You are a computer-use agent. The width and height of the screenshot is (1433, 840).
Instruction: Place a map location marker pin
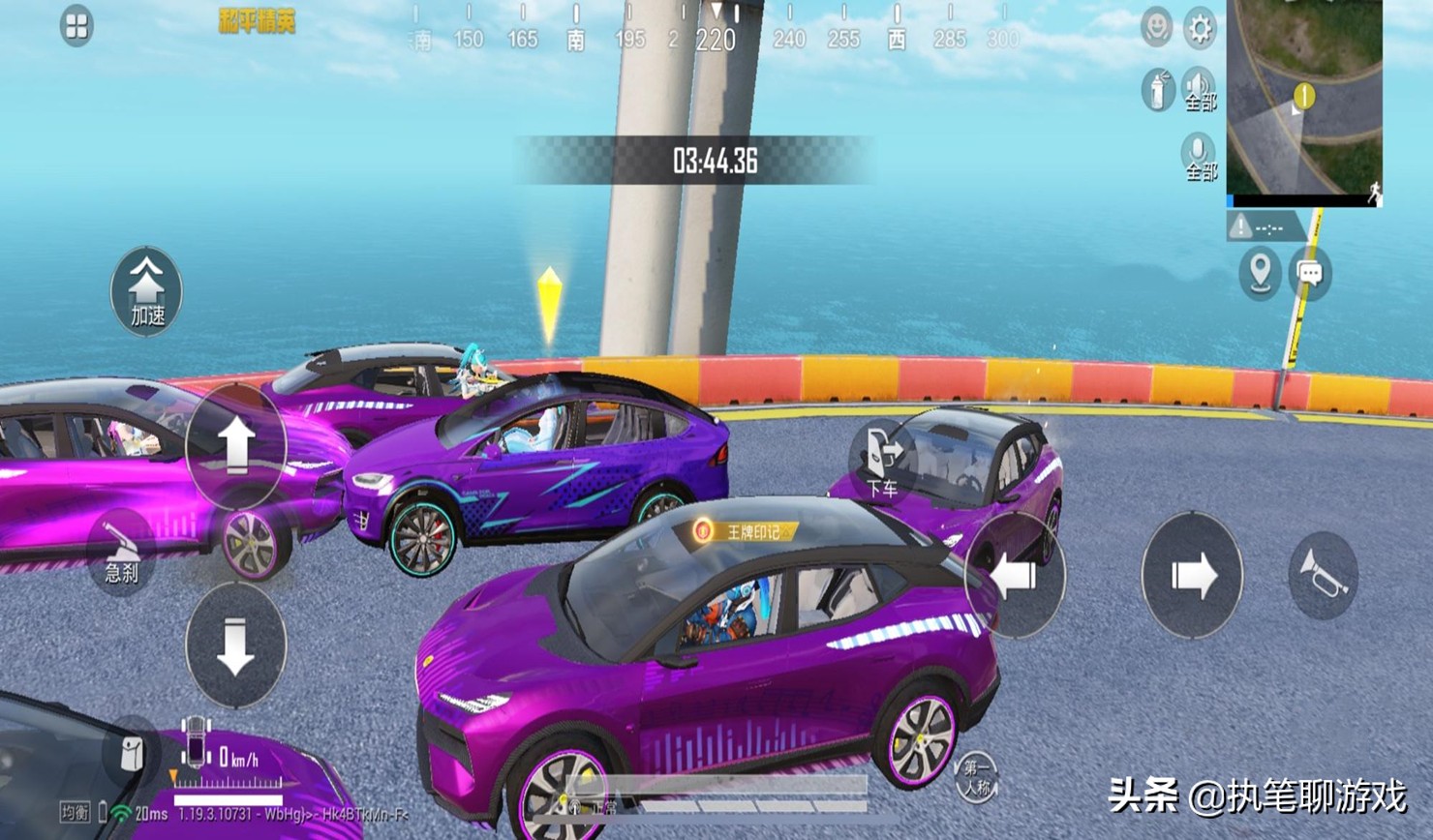point(1260,273)
